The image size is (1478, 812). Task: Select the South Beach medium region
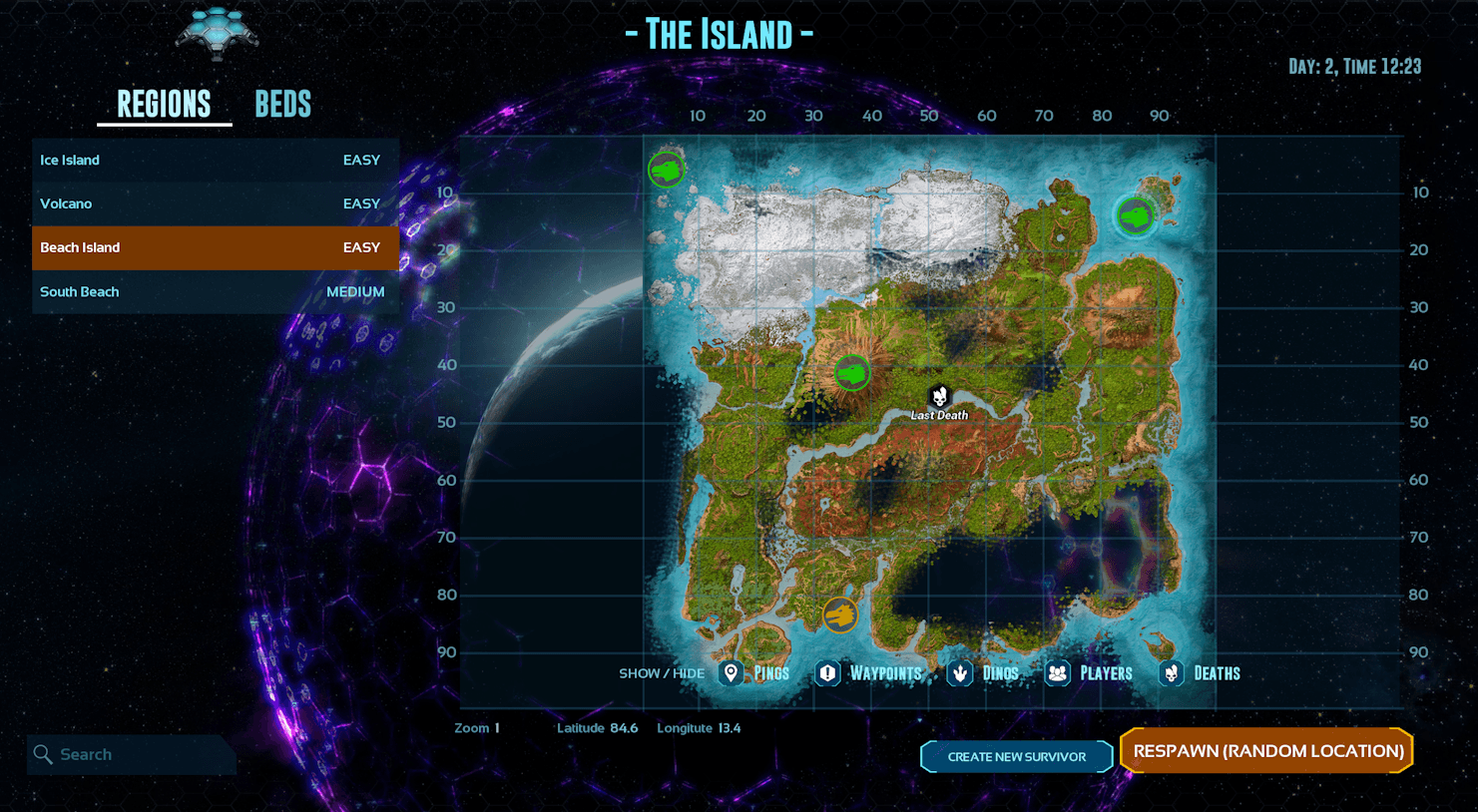pyautogui.click(x=215, y=291)
